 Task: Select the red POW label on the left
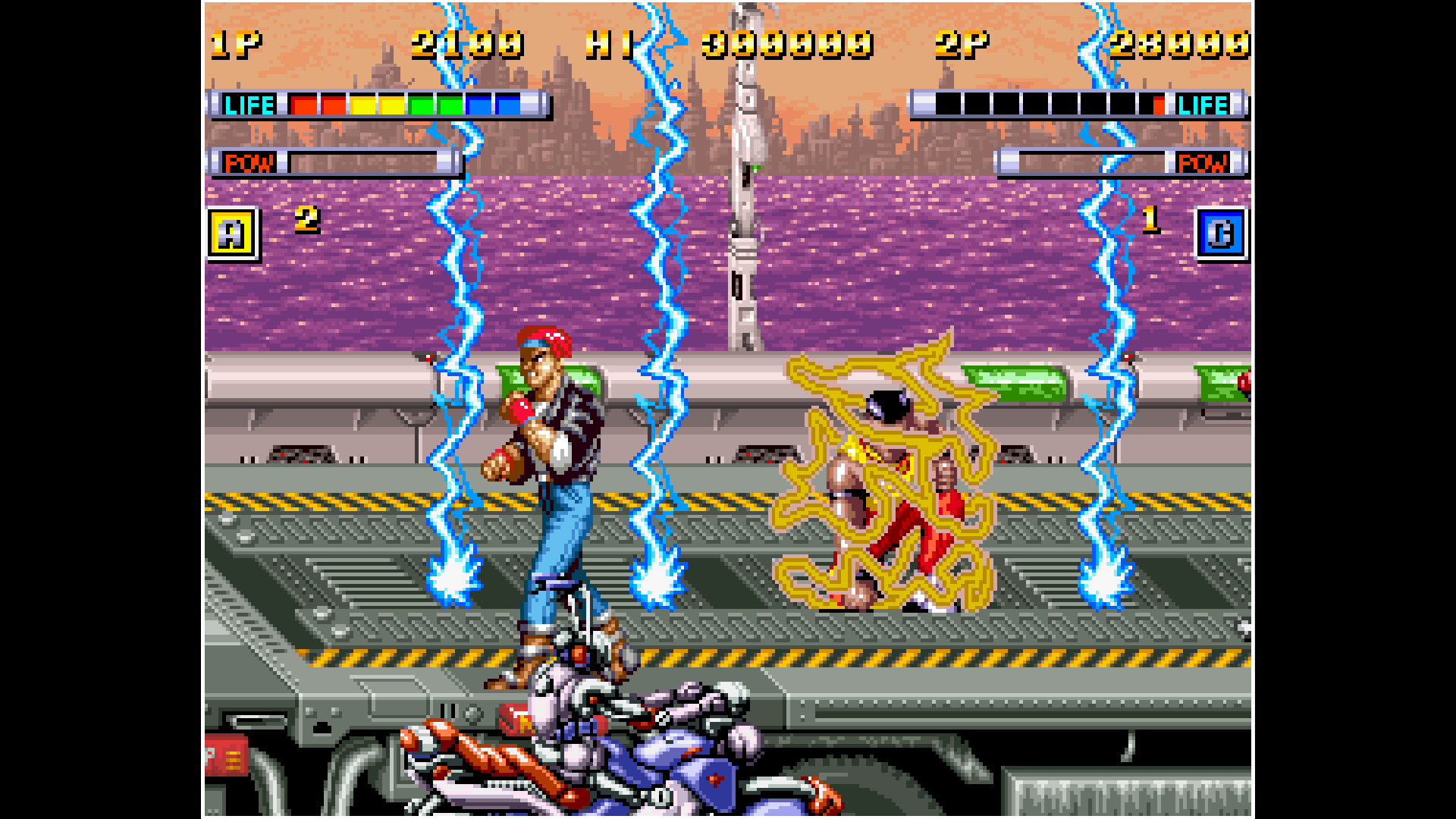(249, 162)
